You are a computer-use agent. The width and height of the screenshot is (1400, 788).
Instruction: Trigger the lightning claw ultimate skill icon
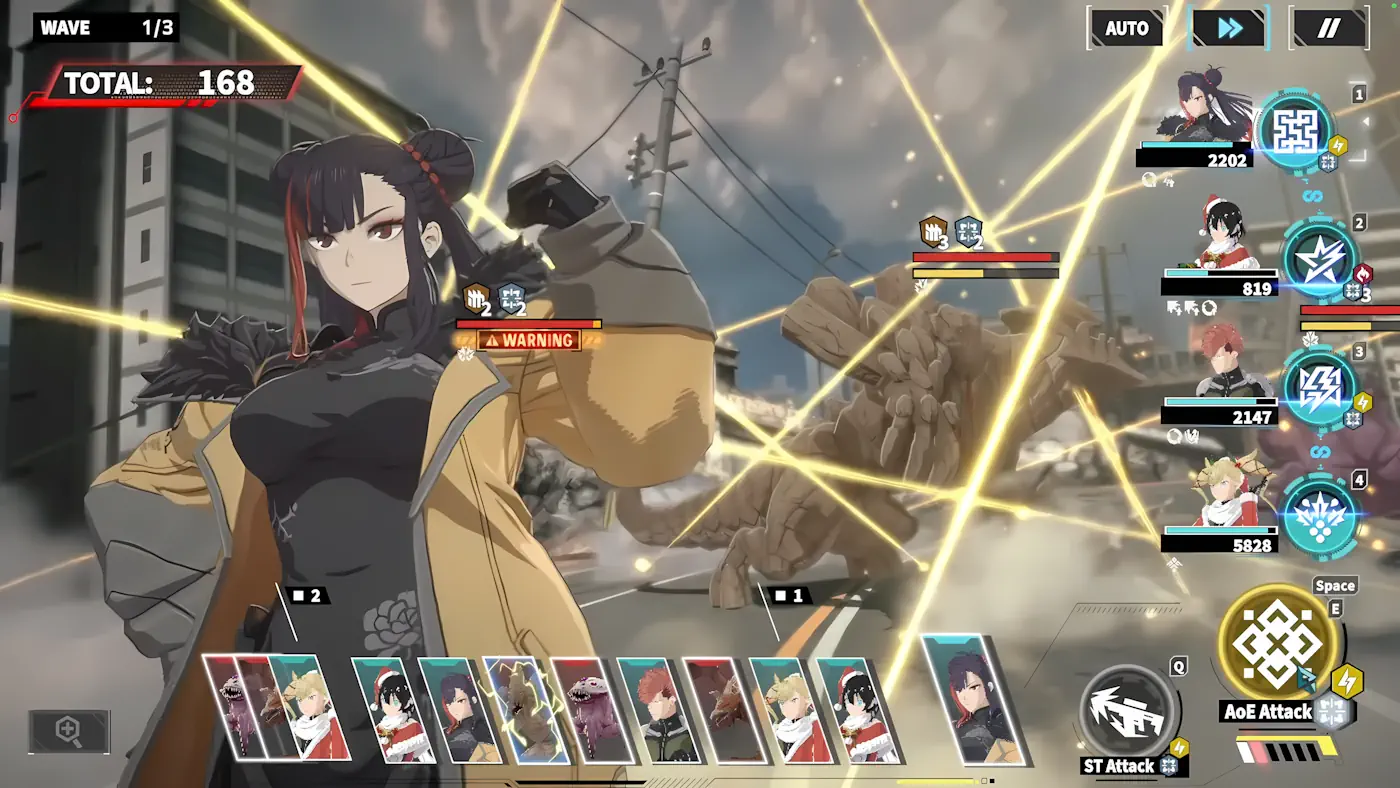coord(1320,387)
